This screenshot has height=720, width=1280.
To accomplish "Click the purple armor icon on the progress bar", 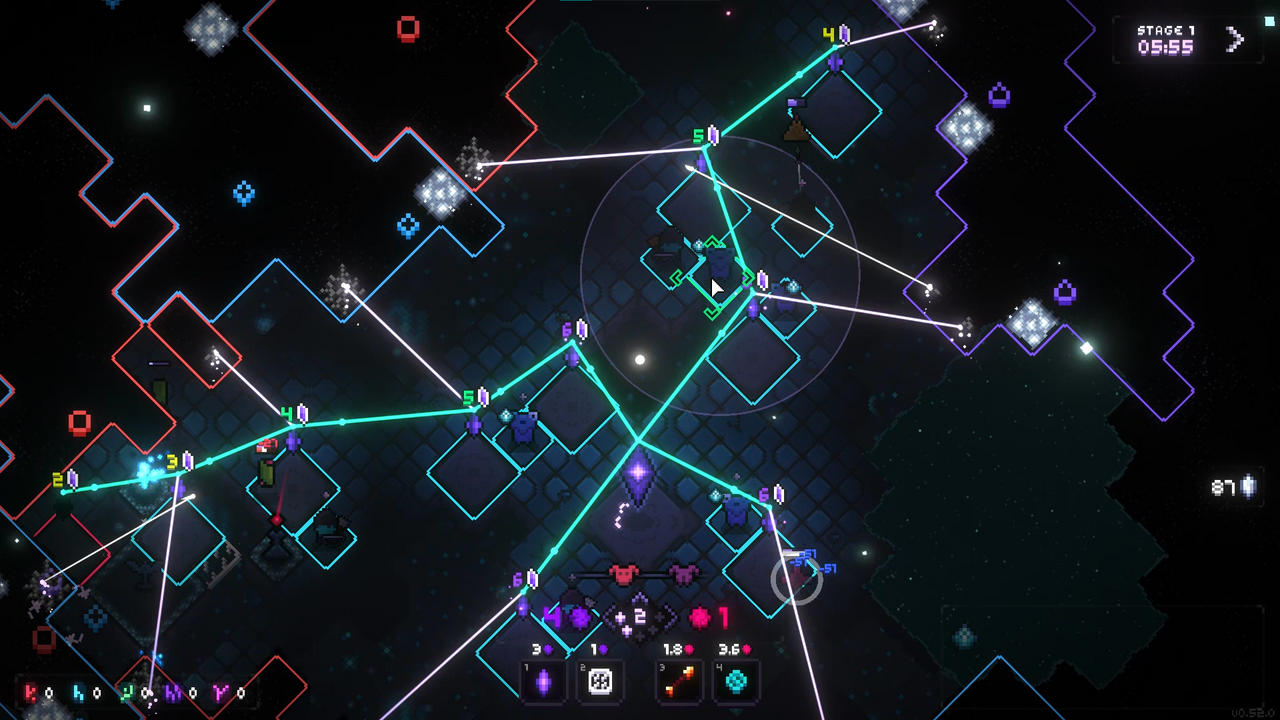I will pos(683,572).
